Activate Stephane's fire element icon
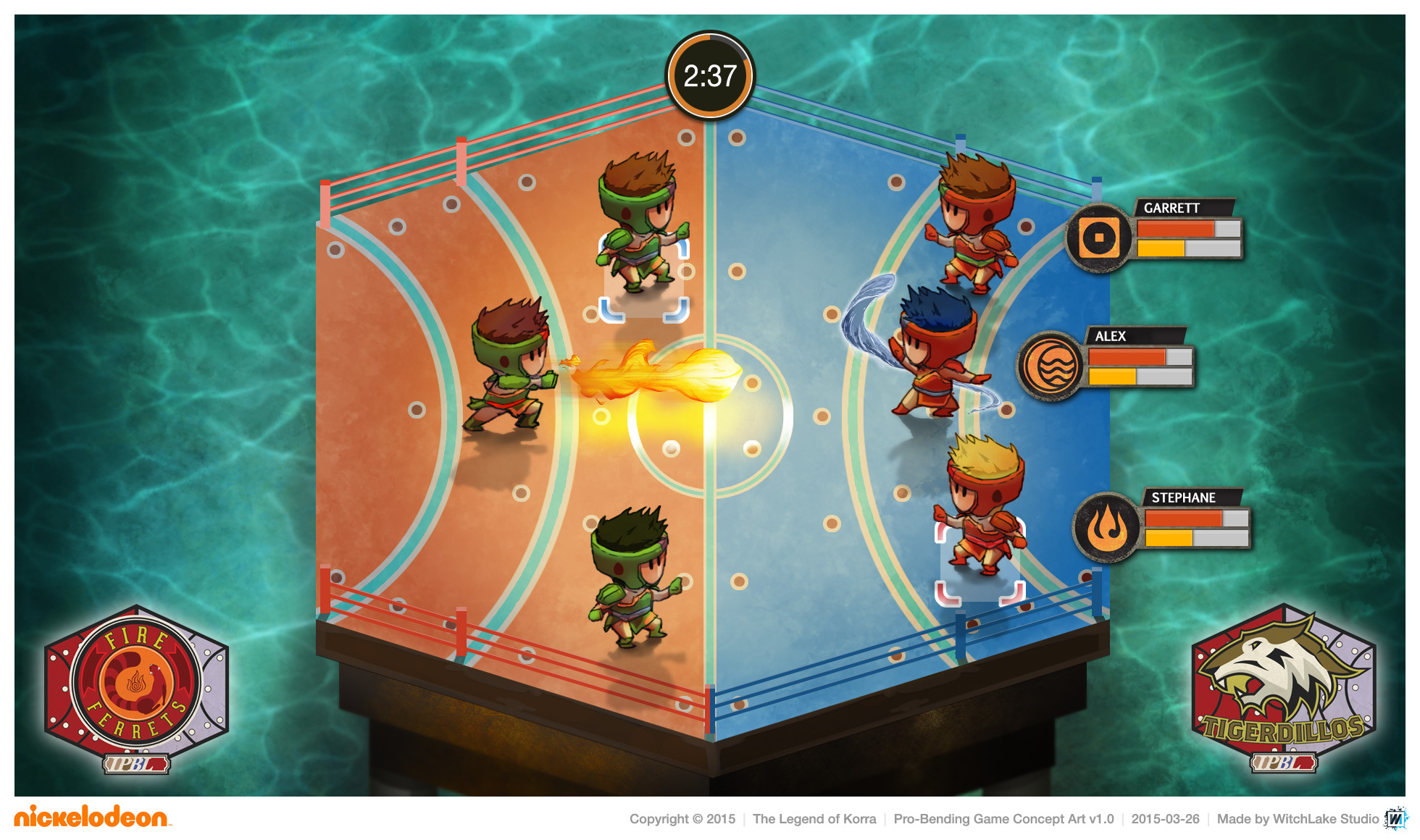The height and width of the screenshot is (840, 1420). coord(1106,527)
